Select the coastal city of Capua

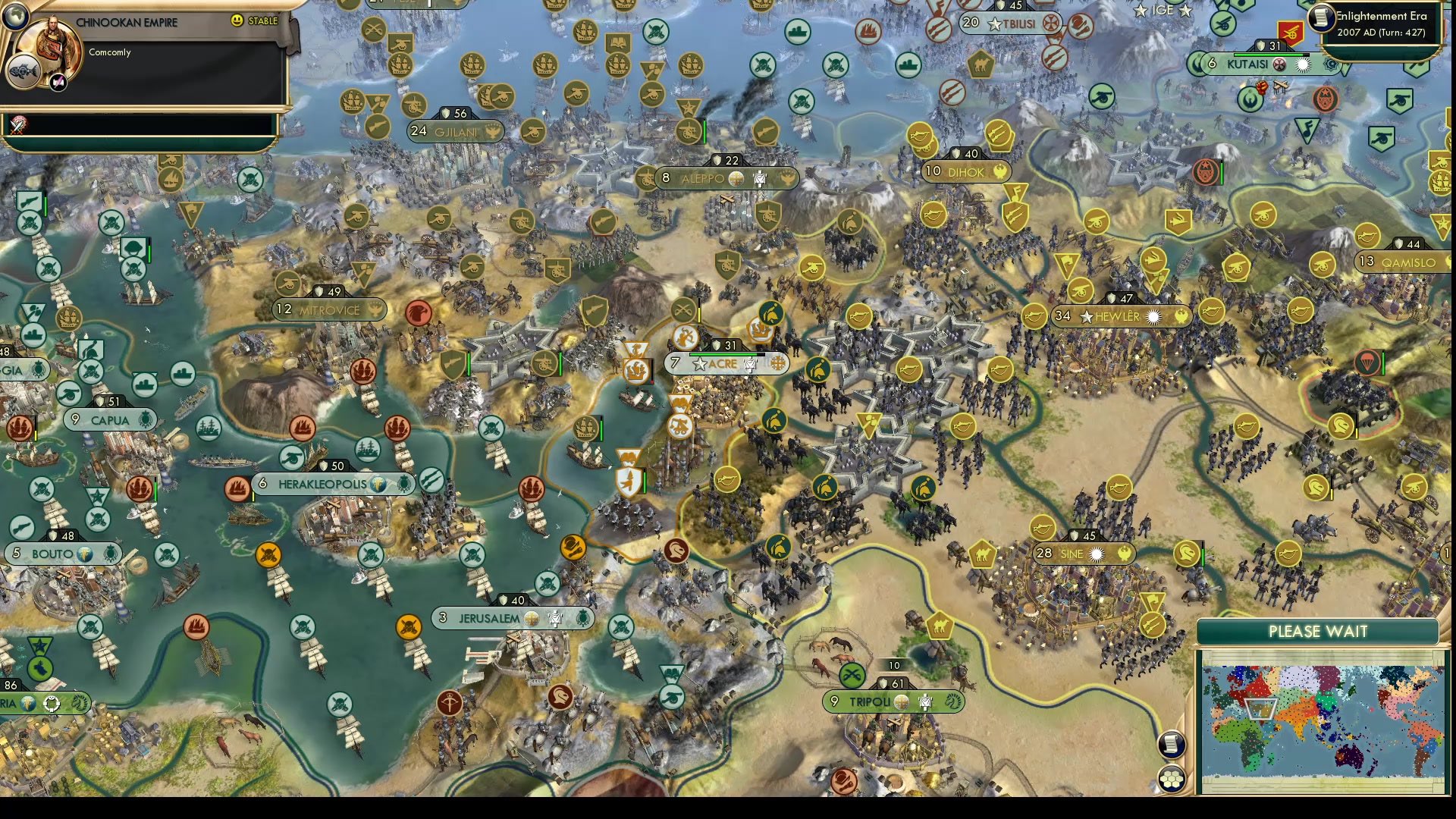tap(111, 418)
